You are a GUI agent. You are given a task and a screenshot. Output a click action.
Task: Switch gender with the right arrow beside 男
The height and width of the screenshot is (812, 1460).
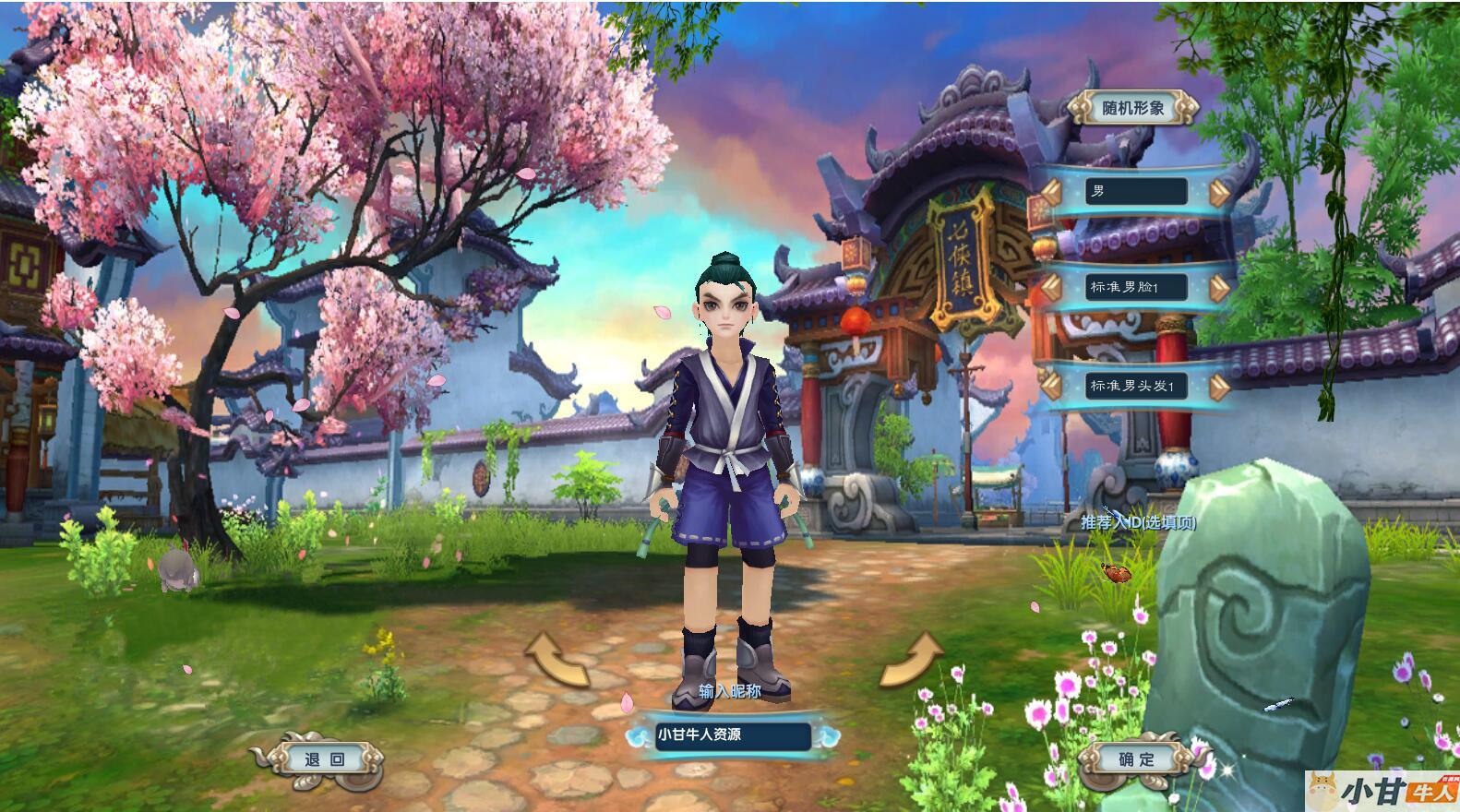(1220, 192)
